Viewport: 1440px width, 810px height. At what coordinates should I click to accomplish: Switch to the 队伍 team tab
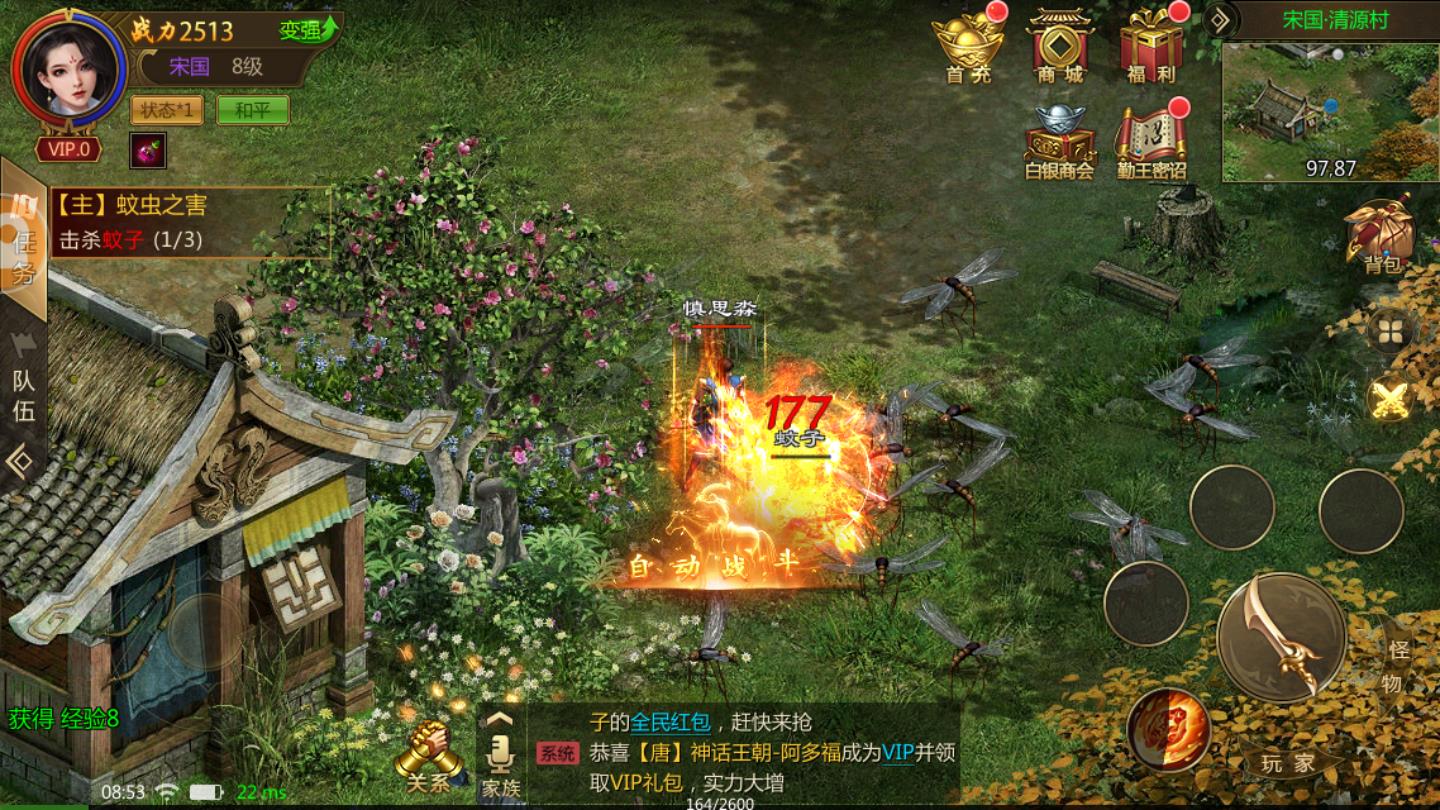pos(22,395)
